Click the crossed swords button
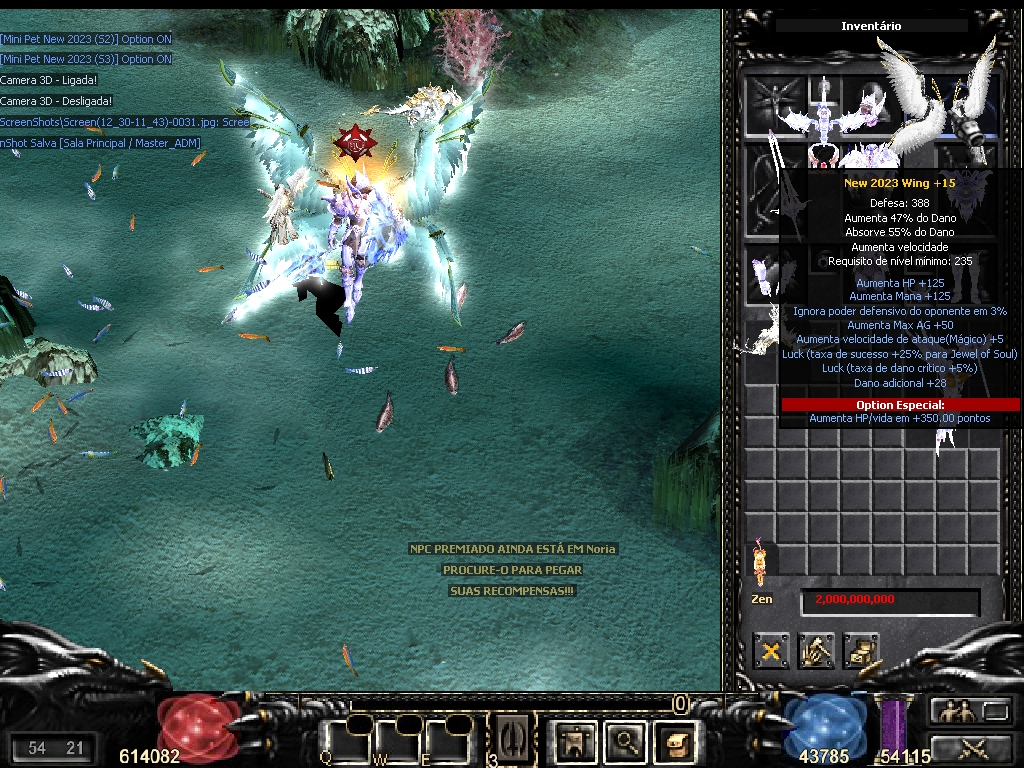The height and width of the screenshot is (768, 1024). pos(970,746)
